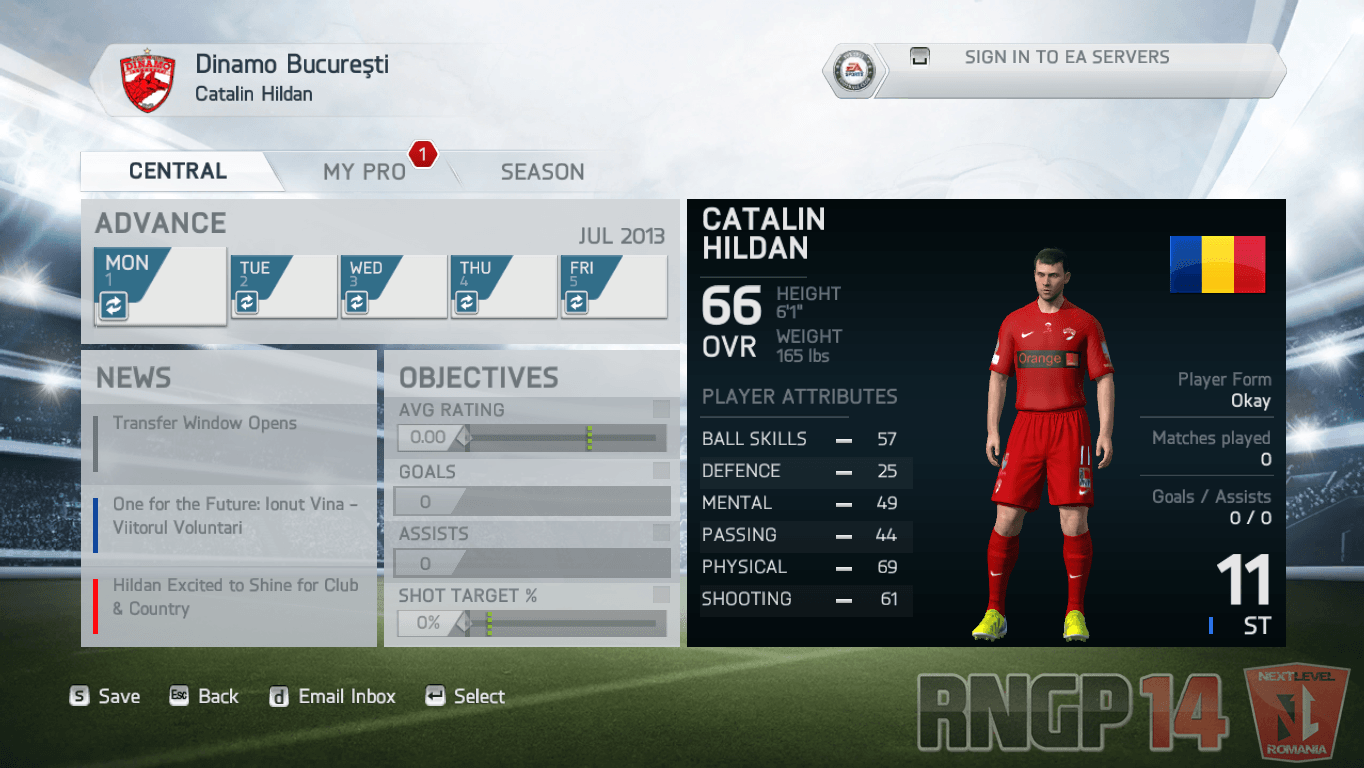
Task: Select the Avg Rating objective
Action: [x=531, y=426]
